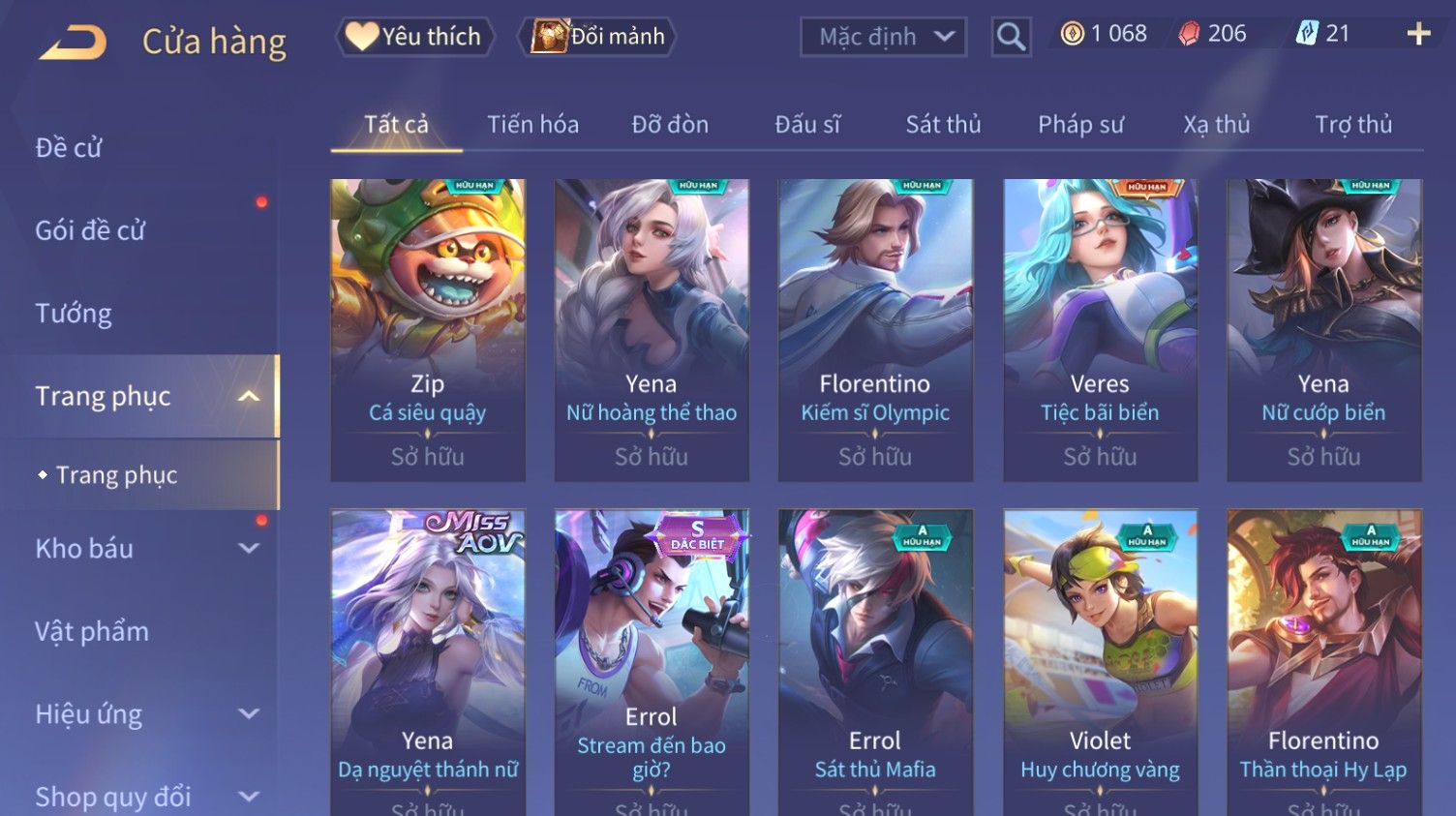Viewport: 1456px width, 816px height.
Task: Open the Đề cử menu entry
Action: (69, 148)
